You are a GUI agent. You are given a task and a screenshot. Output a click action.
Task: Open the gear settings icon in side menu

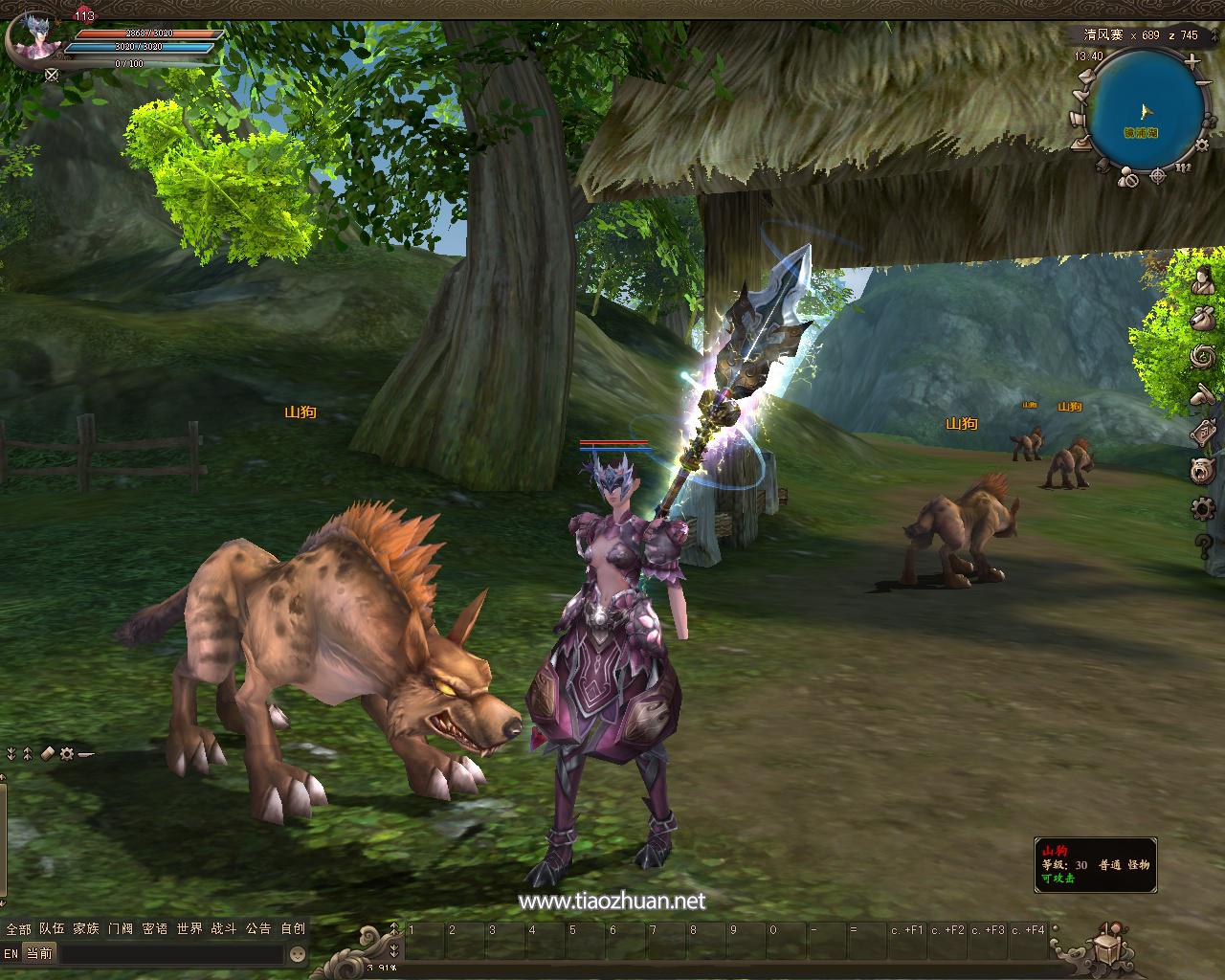pos(1203,507)
